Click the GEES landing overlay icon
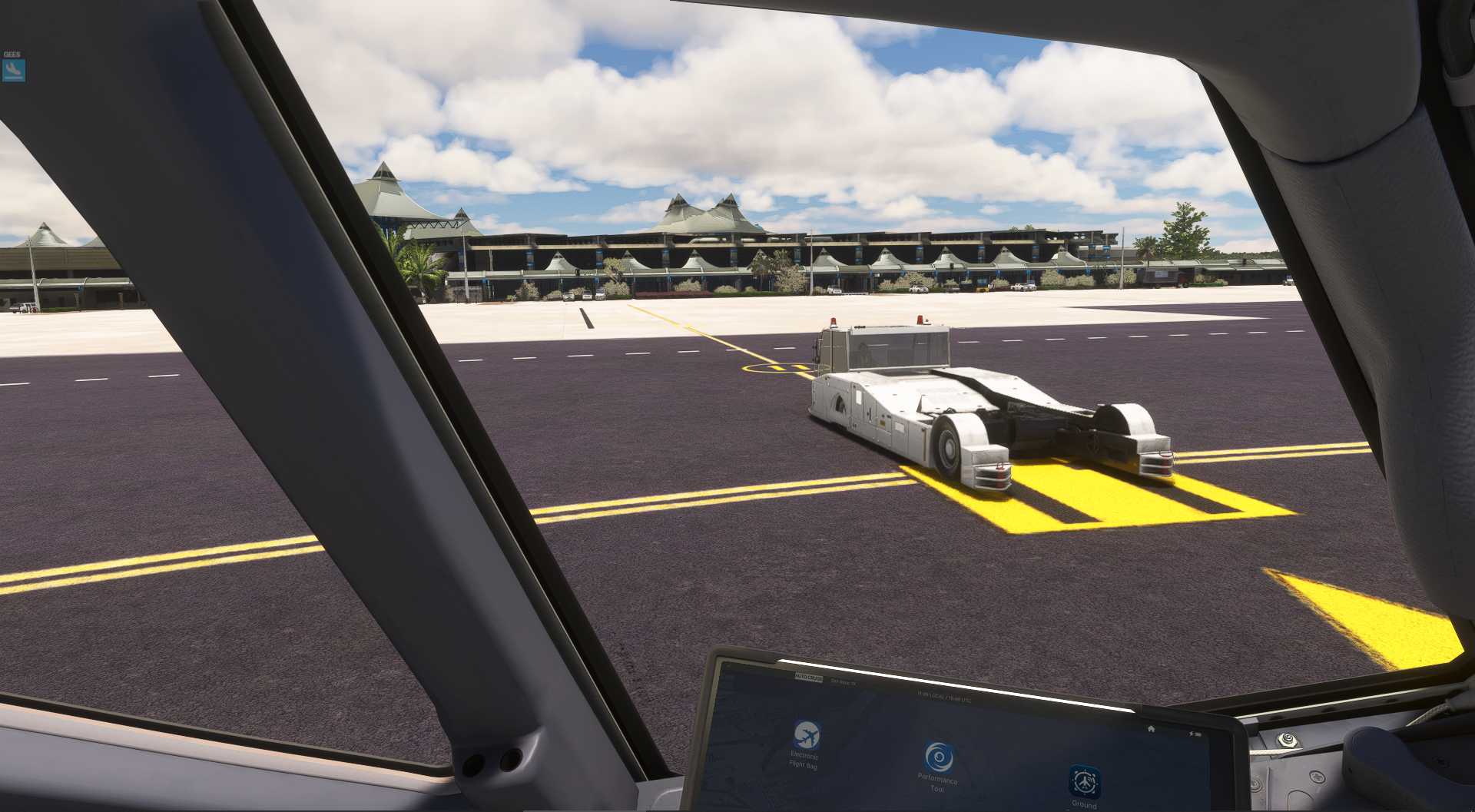Image resolution: width=1475 pixels, height=812 pixels. click(x=14, y=70)
